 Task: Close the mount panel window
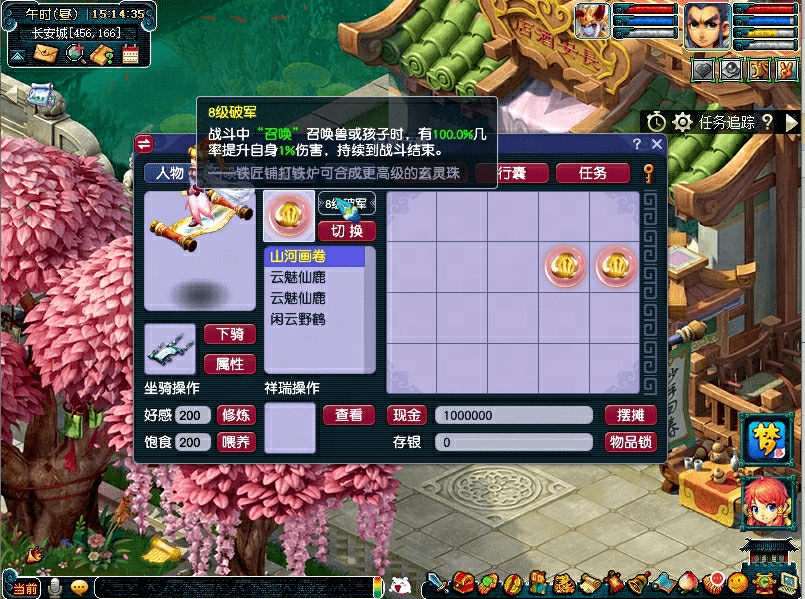(x=657, y=145)
